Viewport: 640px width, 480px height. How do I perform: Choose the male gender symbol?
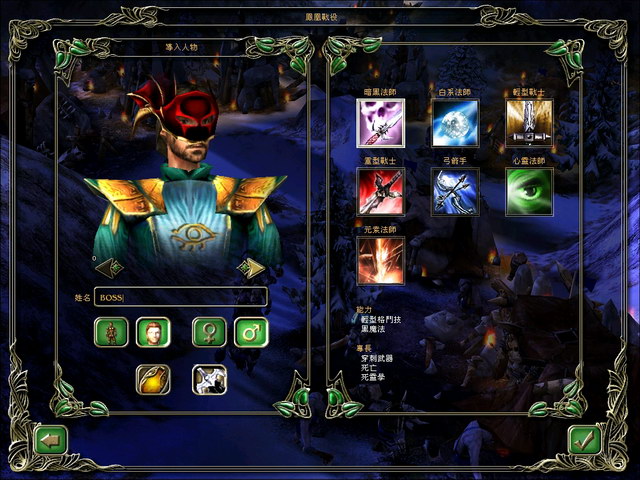click(x=251, y=332)
